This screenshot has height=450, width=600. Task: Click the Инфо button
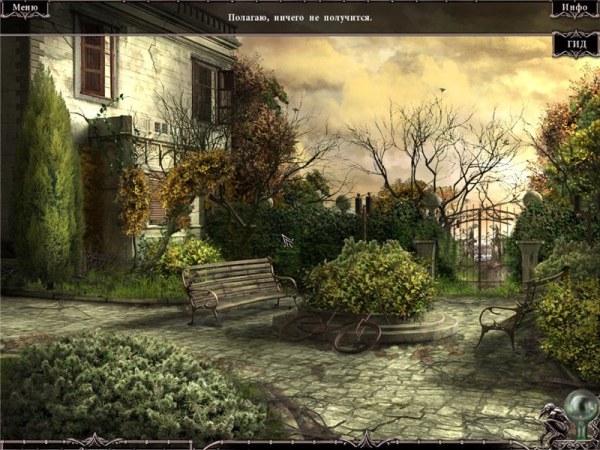click(574, 9)
